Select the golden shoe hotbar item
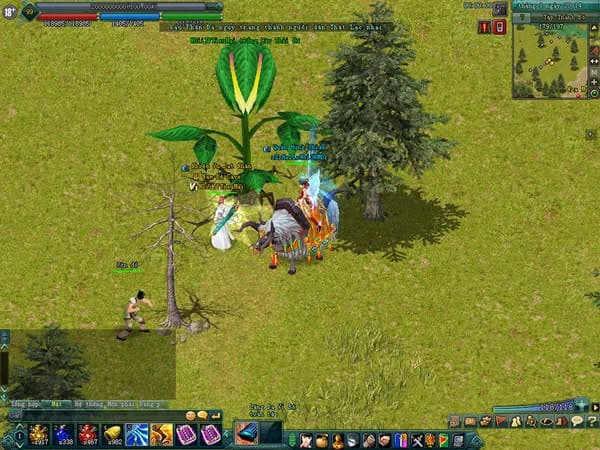 pos(112,435)
